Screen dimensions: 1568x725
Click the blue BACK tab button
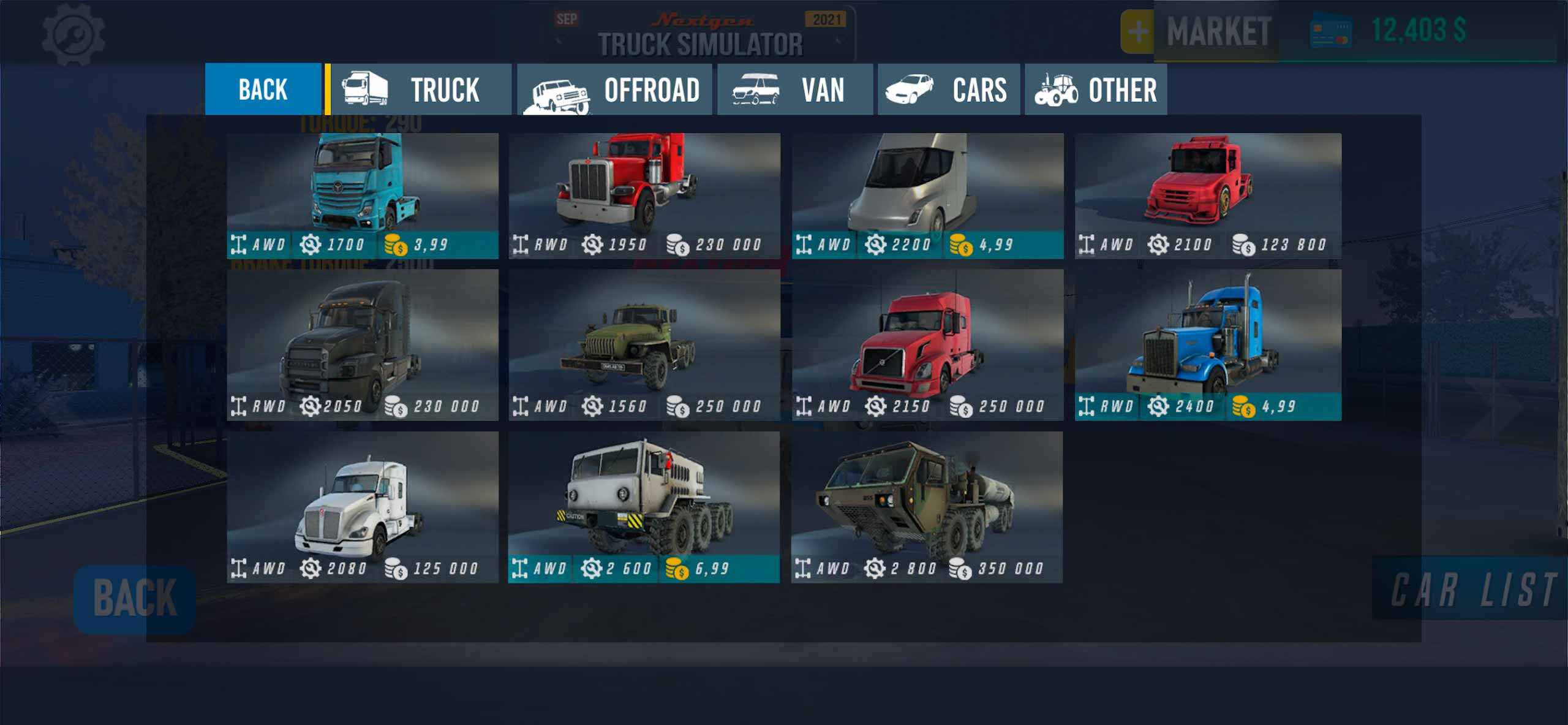click(x=263, y=89)
